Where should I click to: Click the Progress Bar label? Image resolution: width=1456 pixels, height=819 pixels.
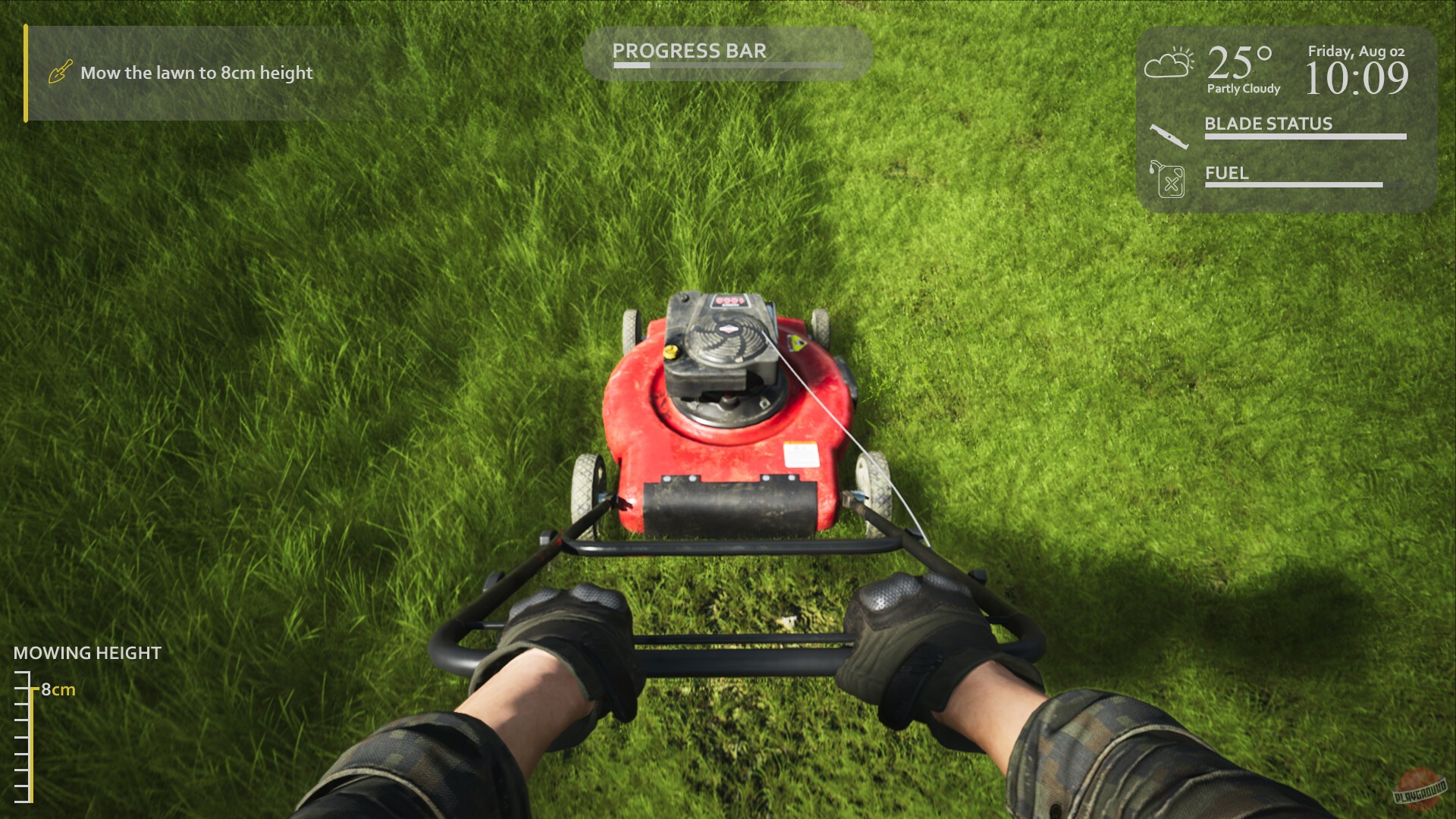pos(690,51)
